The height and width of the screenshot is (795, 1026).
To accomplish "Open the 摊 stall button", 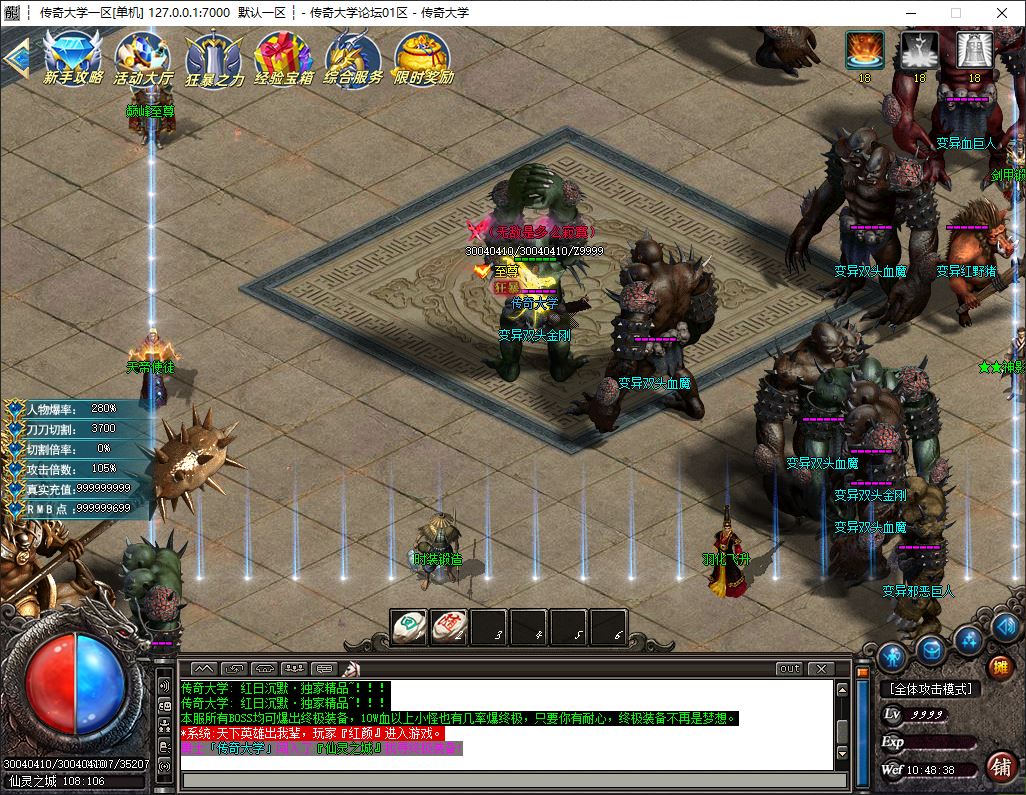I will (x=998, y=667).
